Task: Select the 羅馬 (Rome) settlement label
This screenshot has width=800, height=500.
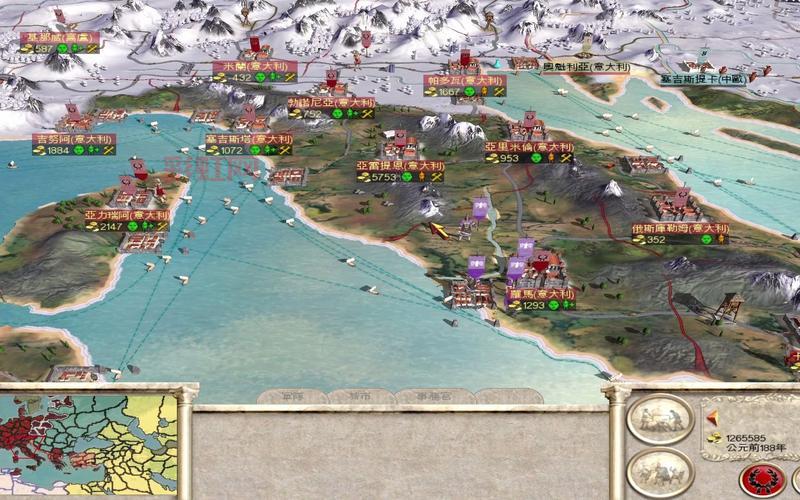Action: click(x=539, y=295)
